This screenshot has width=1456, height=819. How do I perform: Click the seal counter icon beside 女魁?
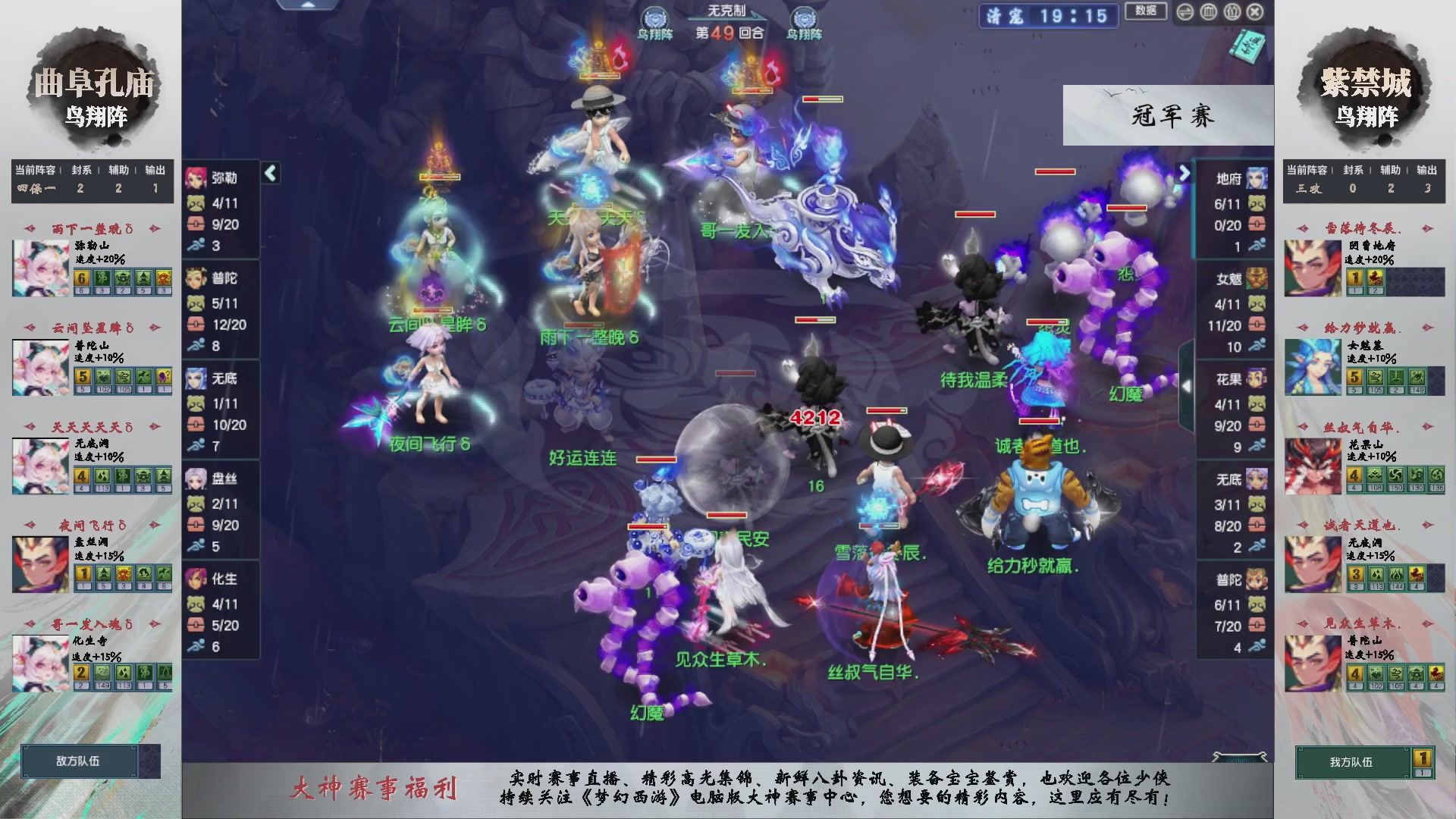[x=1259, y=305]
